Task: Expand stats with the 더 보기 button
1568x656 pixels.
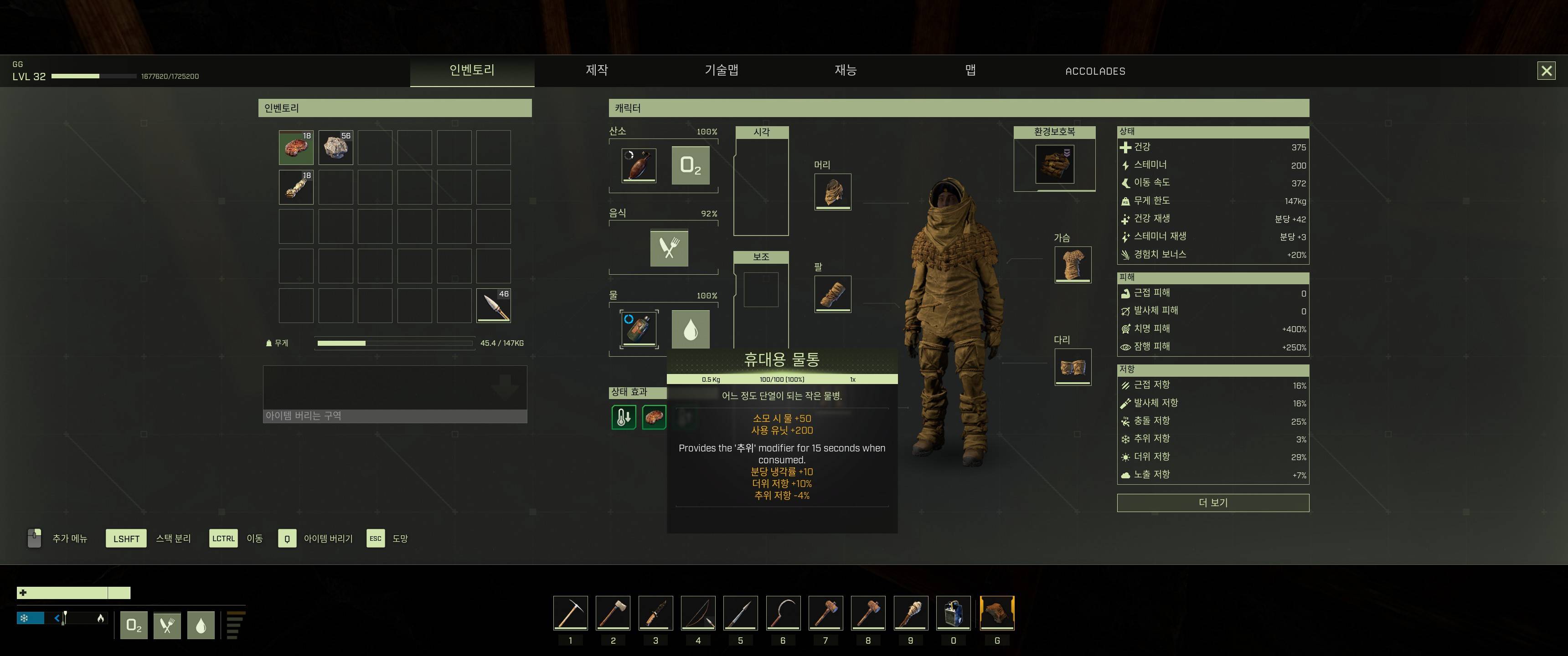Action: [1212, 502]
